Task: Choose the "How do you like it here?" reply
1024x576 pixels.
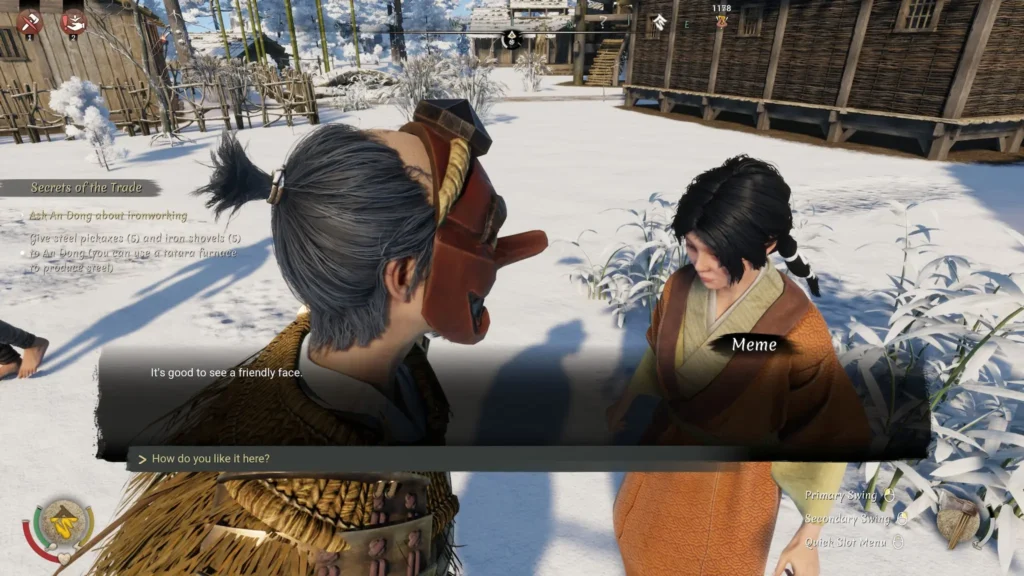Action: click(x=211, y=459)
